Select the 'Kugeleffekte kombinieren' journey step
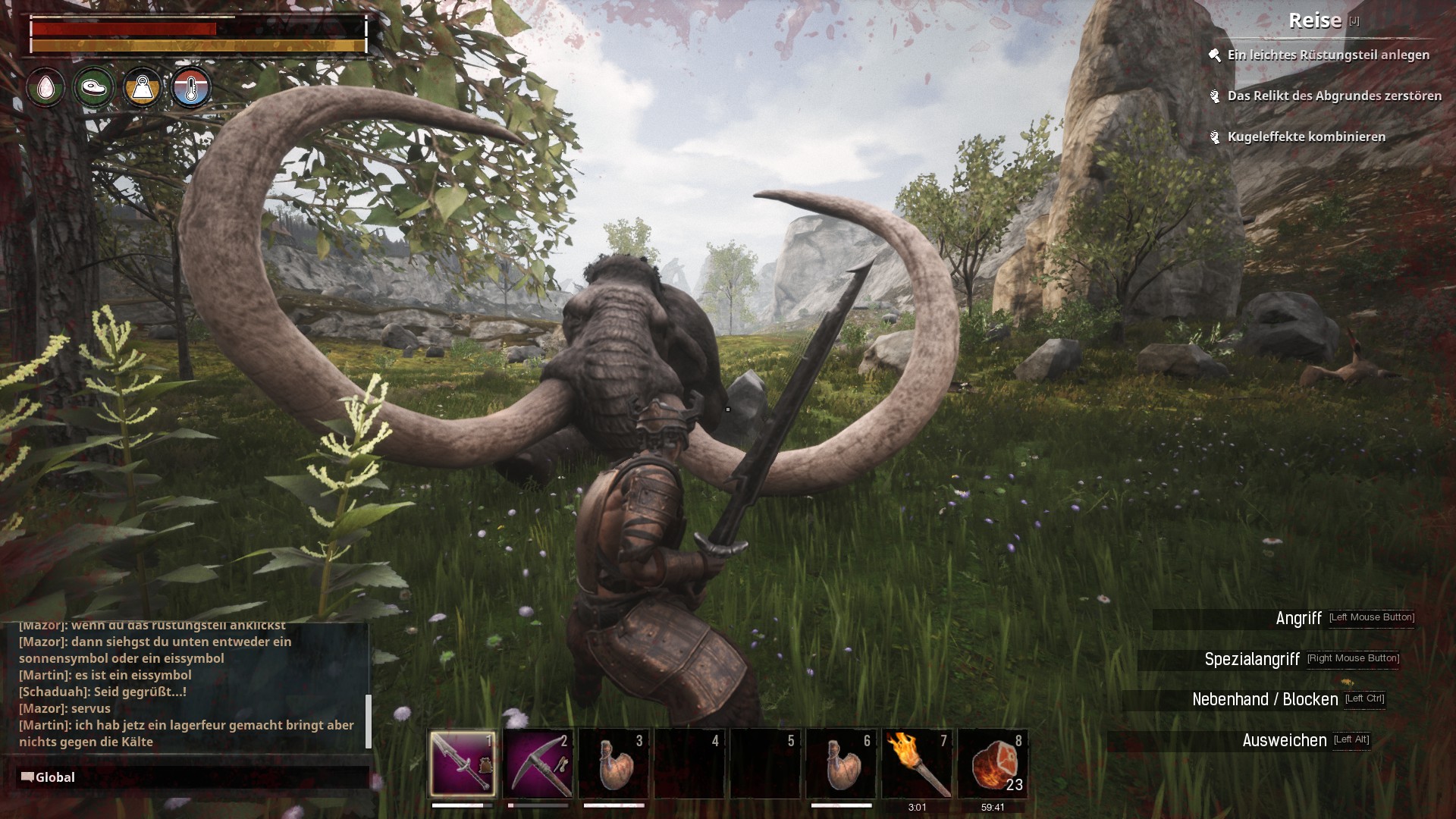Image resolution: width=1456 pixels, height=819 pixels. click(1306, 137)
